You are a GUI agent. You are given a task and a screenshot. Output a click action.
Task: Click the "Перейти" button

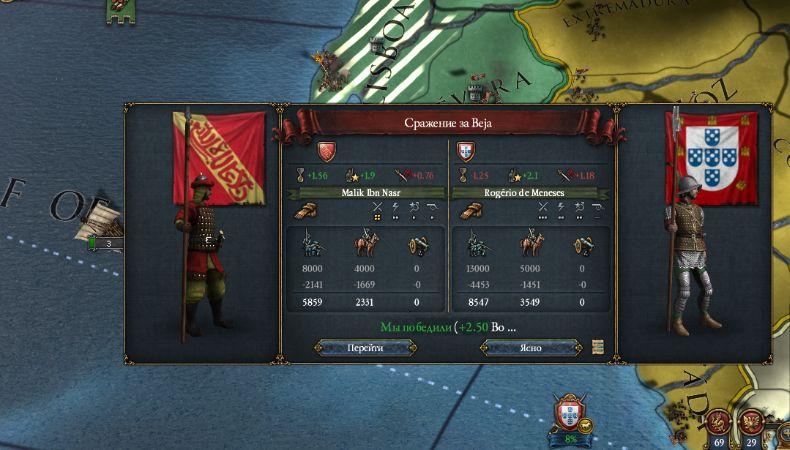(x=364, y=347)
